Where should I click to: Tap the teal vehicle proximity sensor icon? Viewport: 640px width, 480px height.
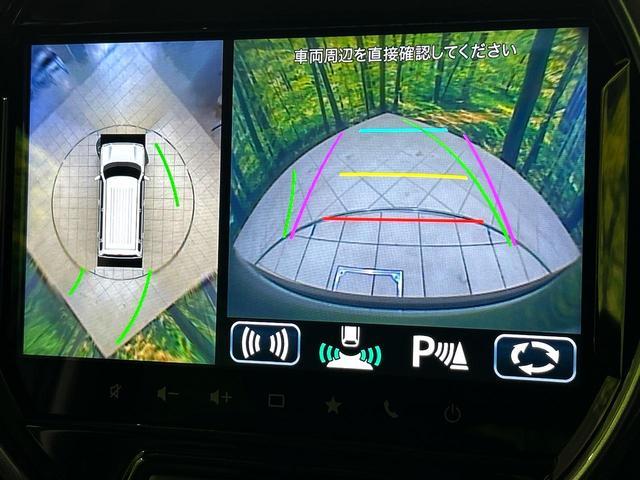[351, 347]
